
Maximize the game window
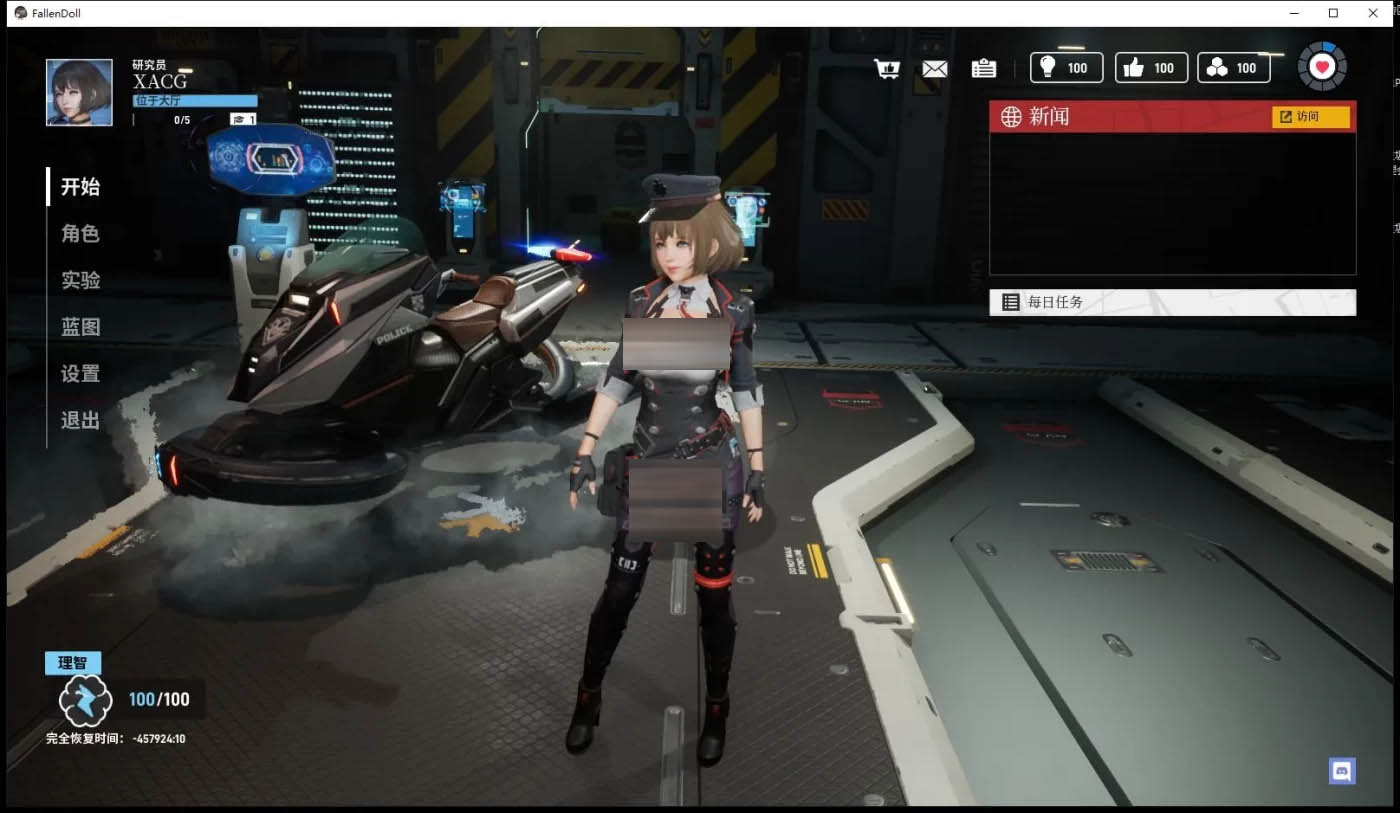click(x=1333, y=13)
